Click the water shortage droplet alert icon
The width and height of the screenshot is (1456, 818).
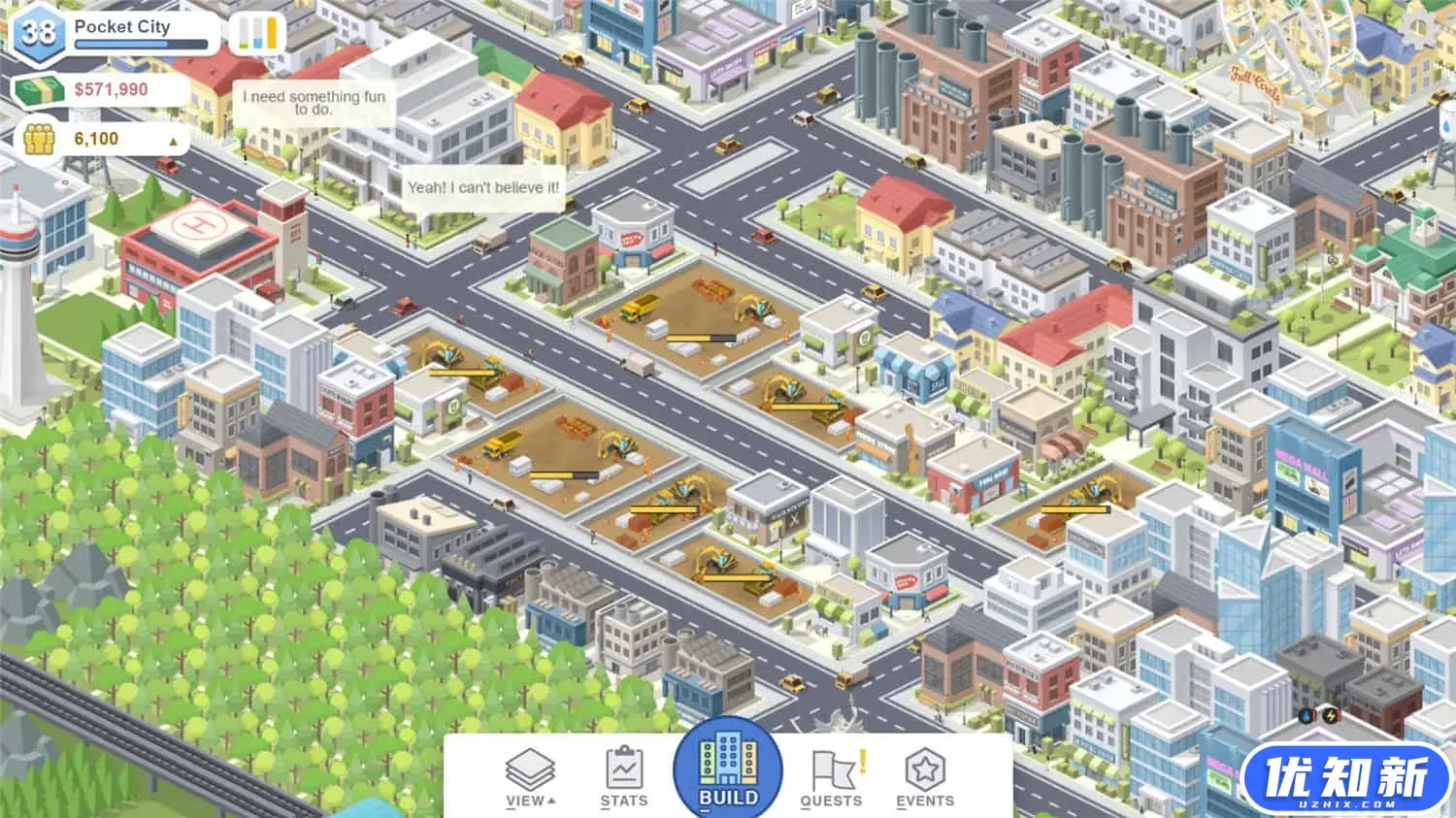1305,716
